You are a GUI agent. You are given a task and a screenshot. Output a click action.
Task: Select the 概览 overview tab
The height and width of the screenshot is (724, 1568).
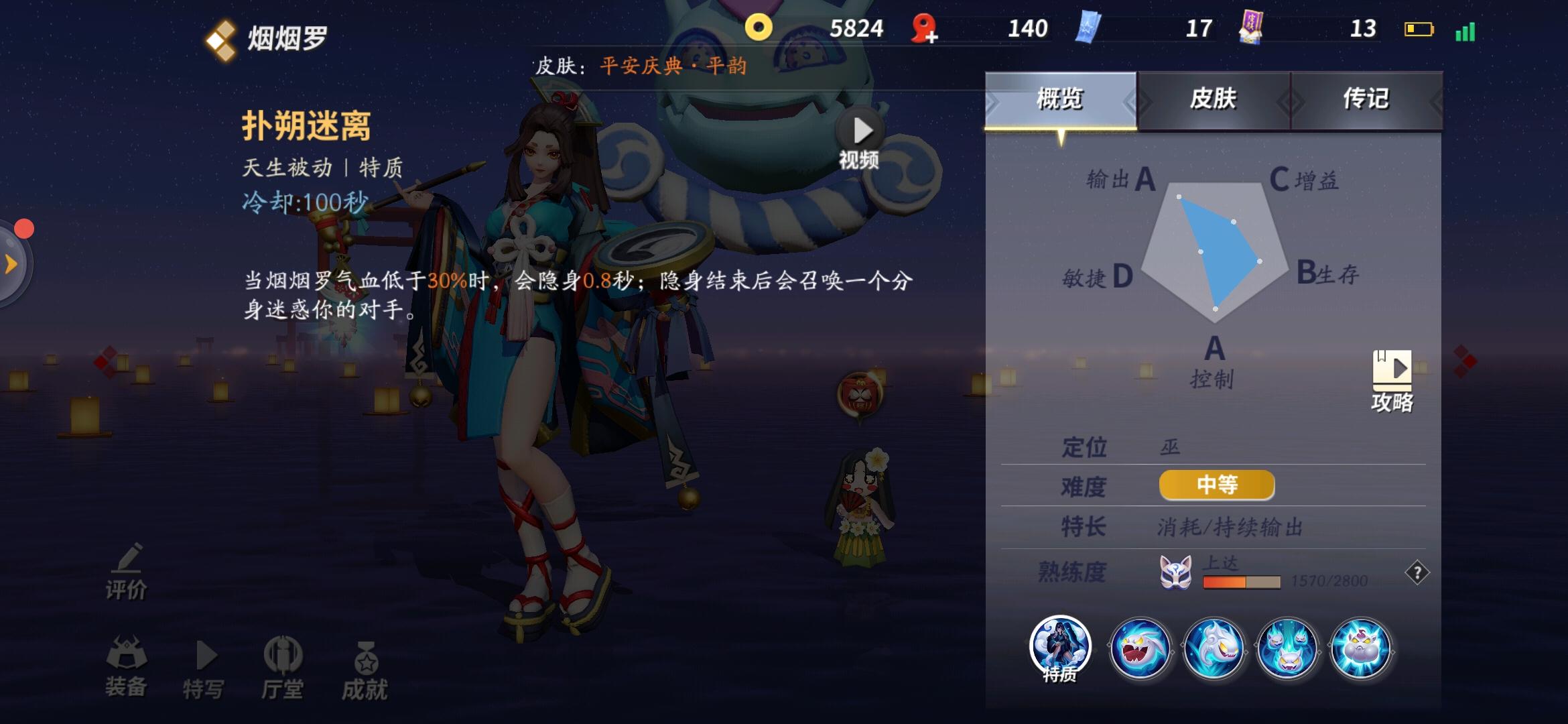pyautogui.click(x=1061, y=98)
